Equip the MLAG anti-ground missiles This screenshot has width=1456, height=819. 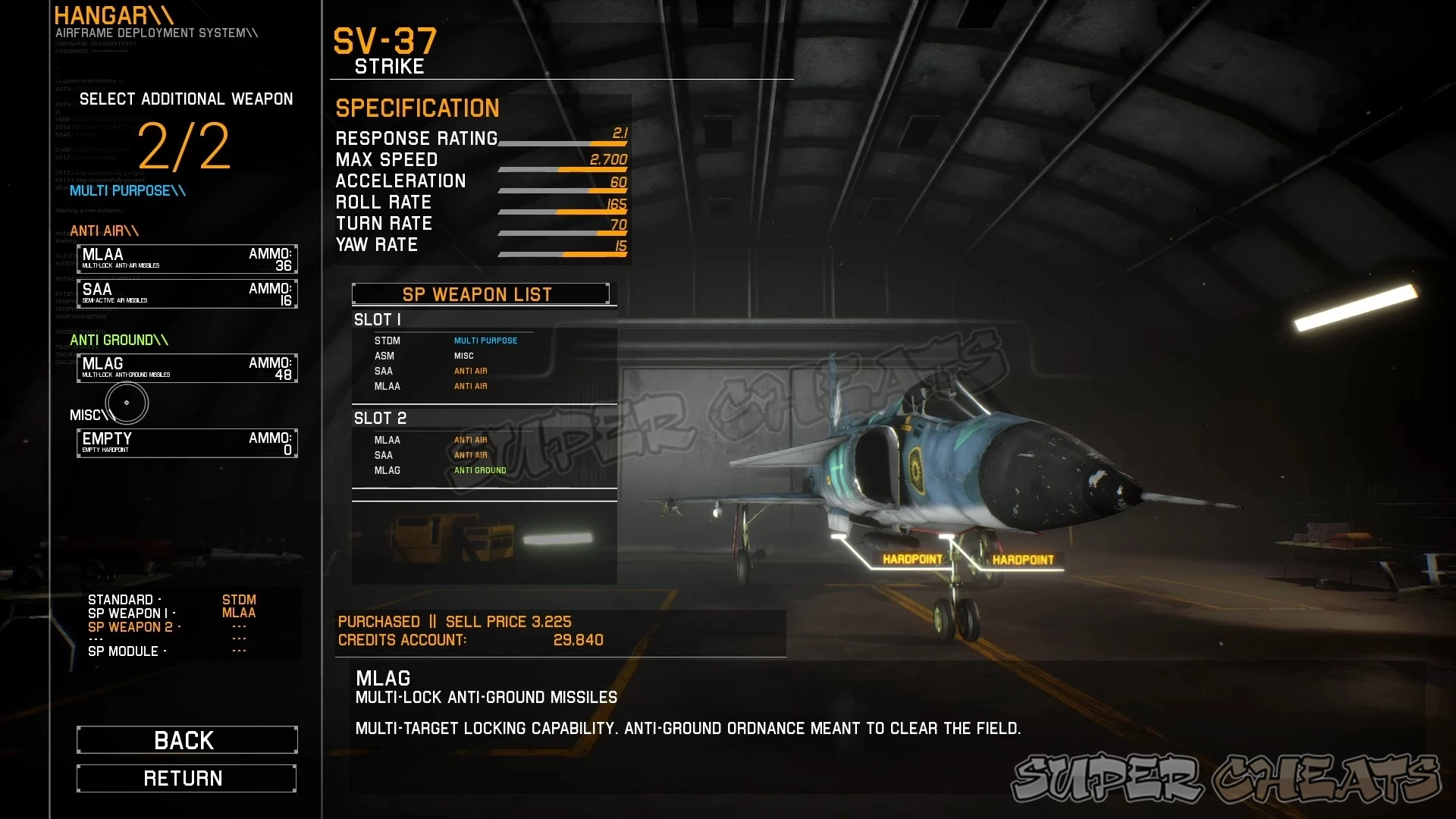[x=187, y=368]
